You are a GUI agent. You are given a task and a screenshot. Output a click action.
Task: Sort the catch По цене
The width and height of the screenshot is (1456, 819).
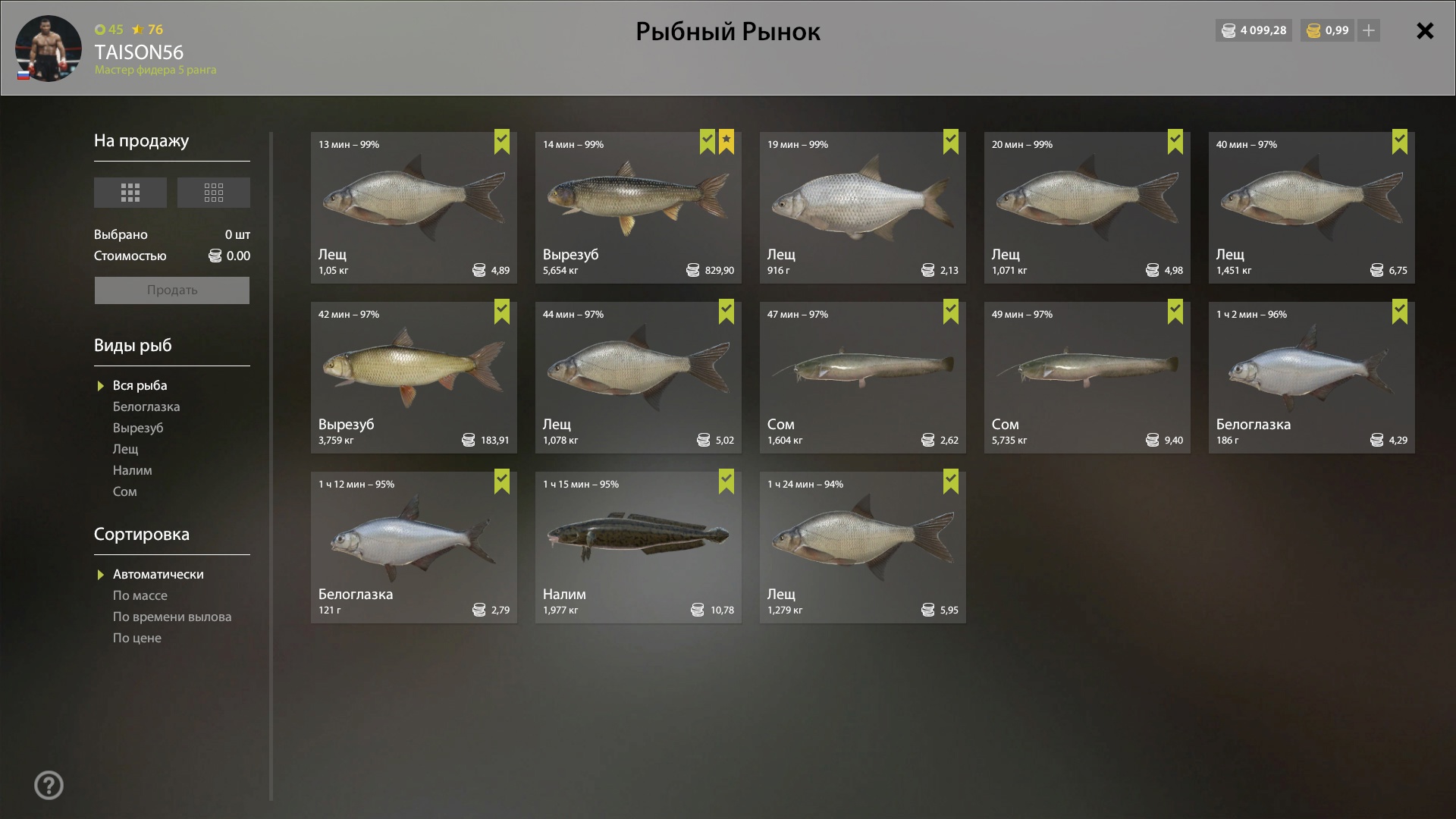tap(137, 639)
